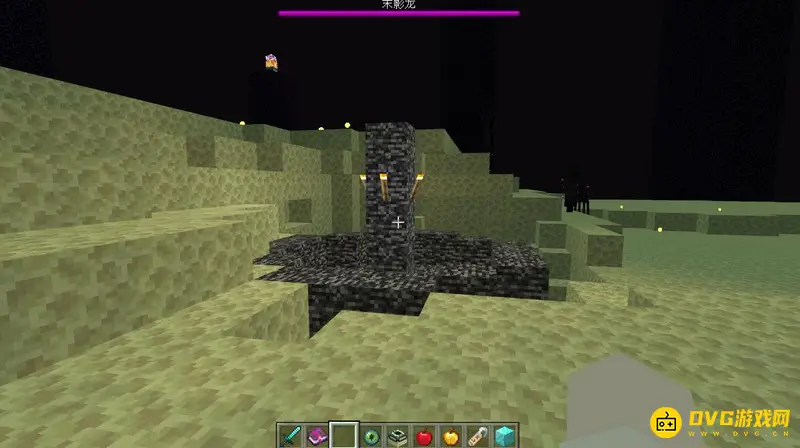Pick the eye of ender slot
Screen dimensions: 800x448
[371, 435]
